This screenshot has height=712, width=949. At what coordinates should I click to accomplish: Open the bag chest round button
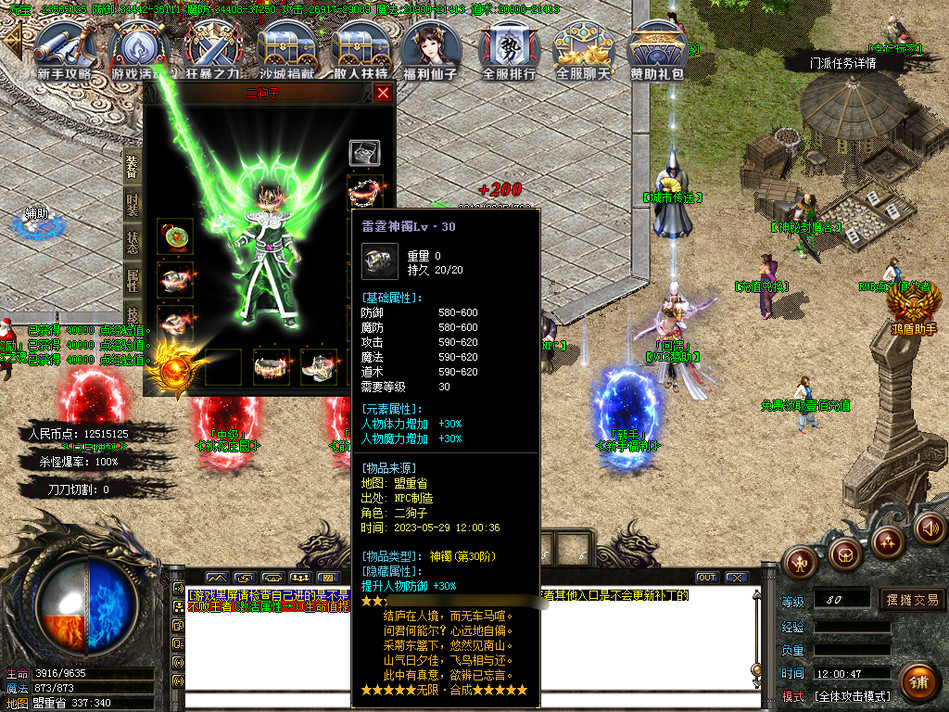click(x=845, y=556)
